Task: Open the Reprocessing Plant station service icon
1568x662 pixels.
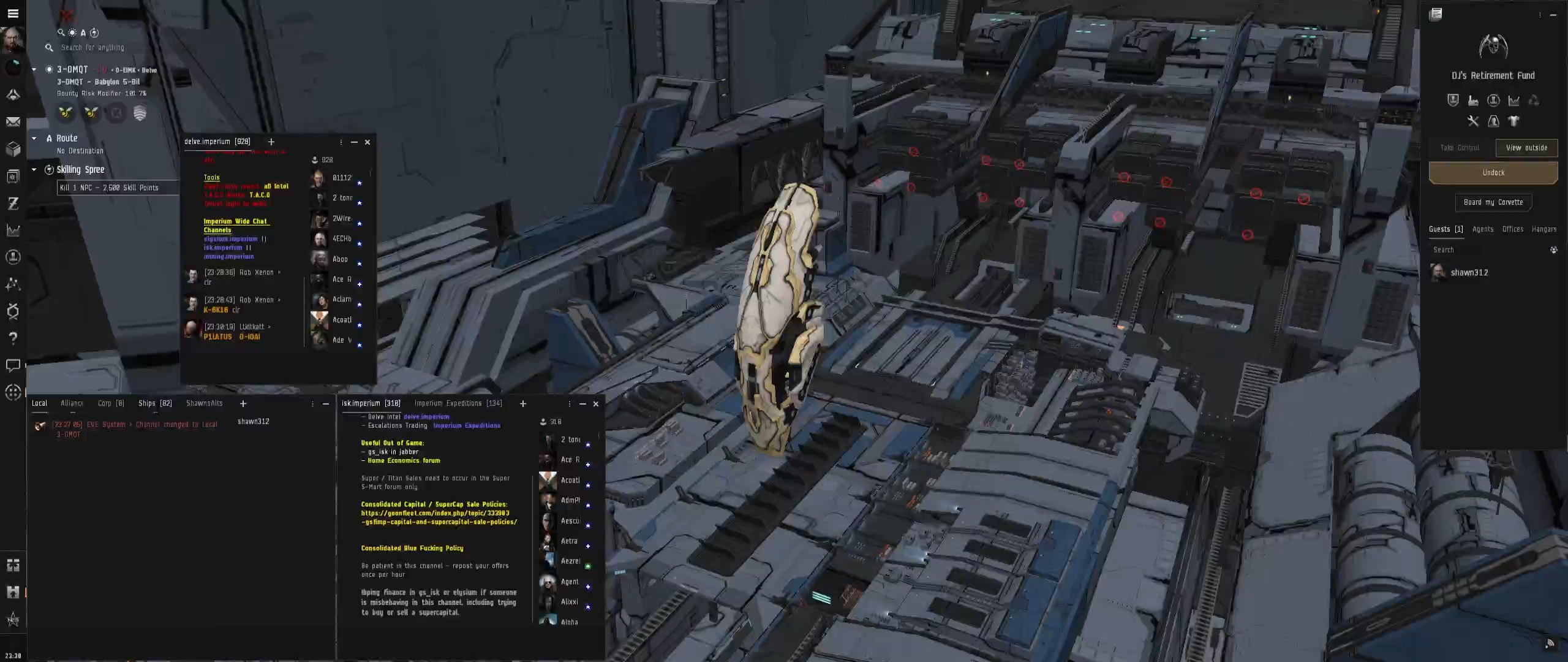Action: [x=1534, y=100]
